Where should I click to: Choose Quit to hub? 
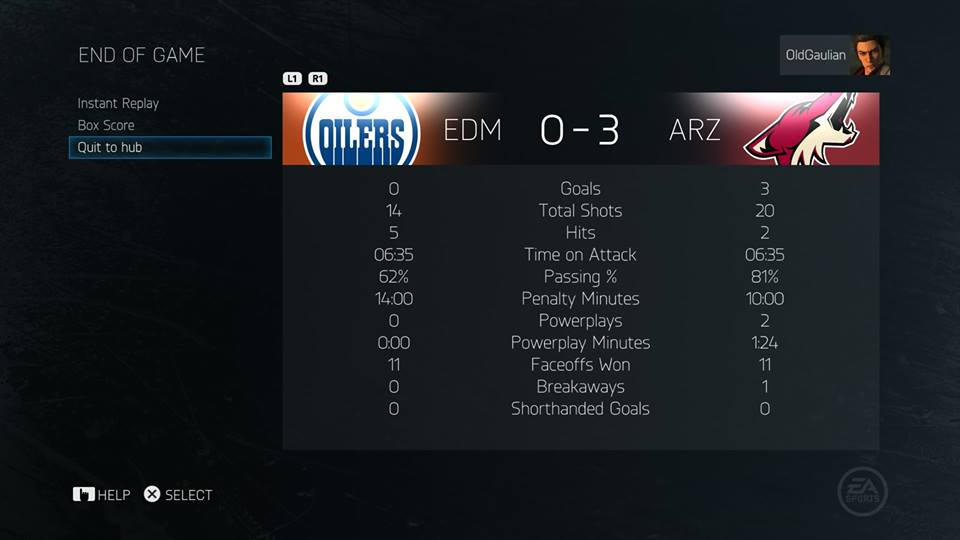click(110, 147)
